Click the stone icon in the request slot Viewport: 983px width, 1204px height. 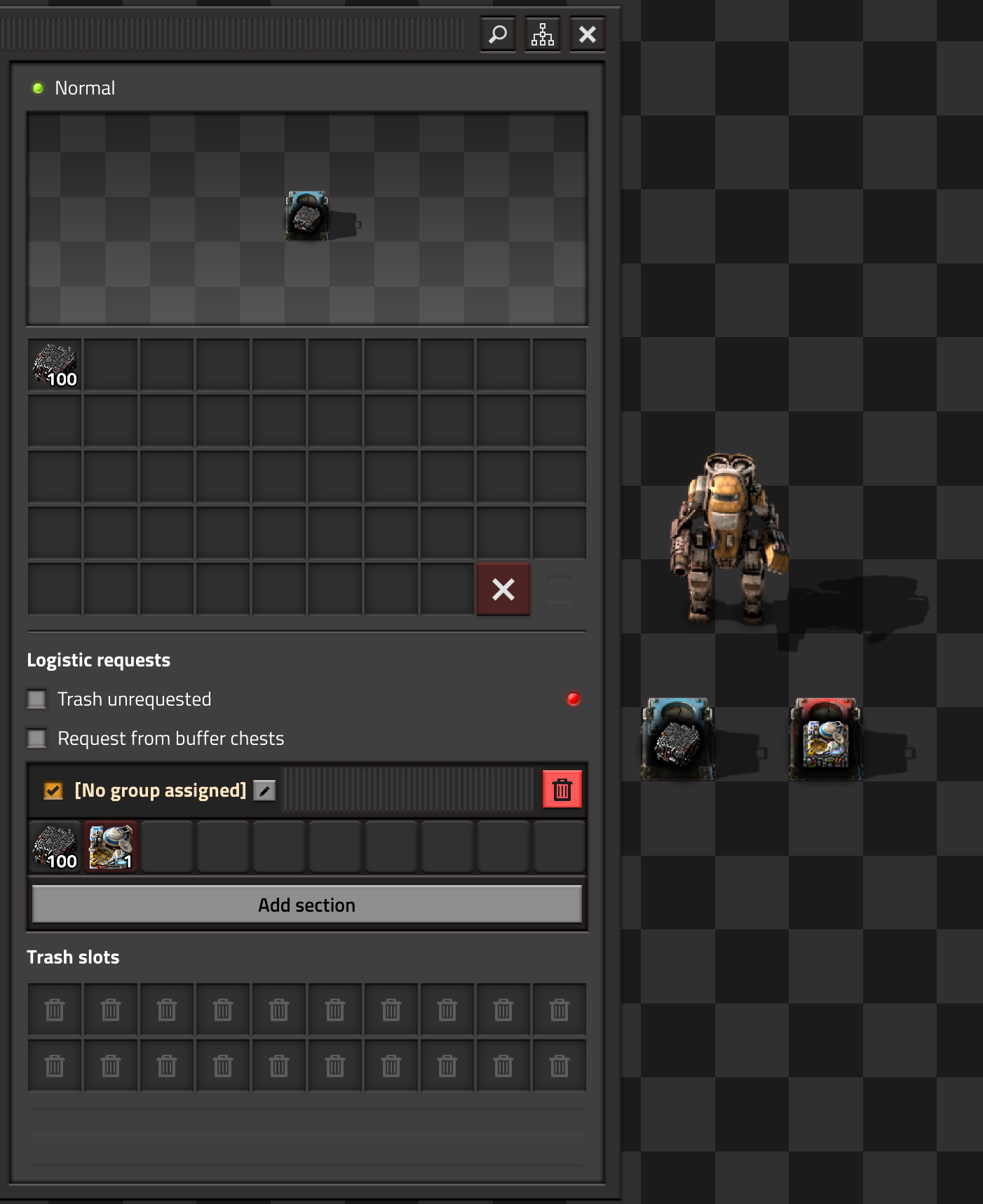[54, 847]
